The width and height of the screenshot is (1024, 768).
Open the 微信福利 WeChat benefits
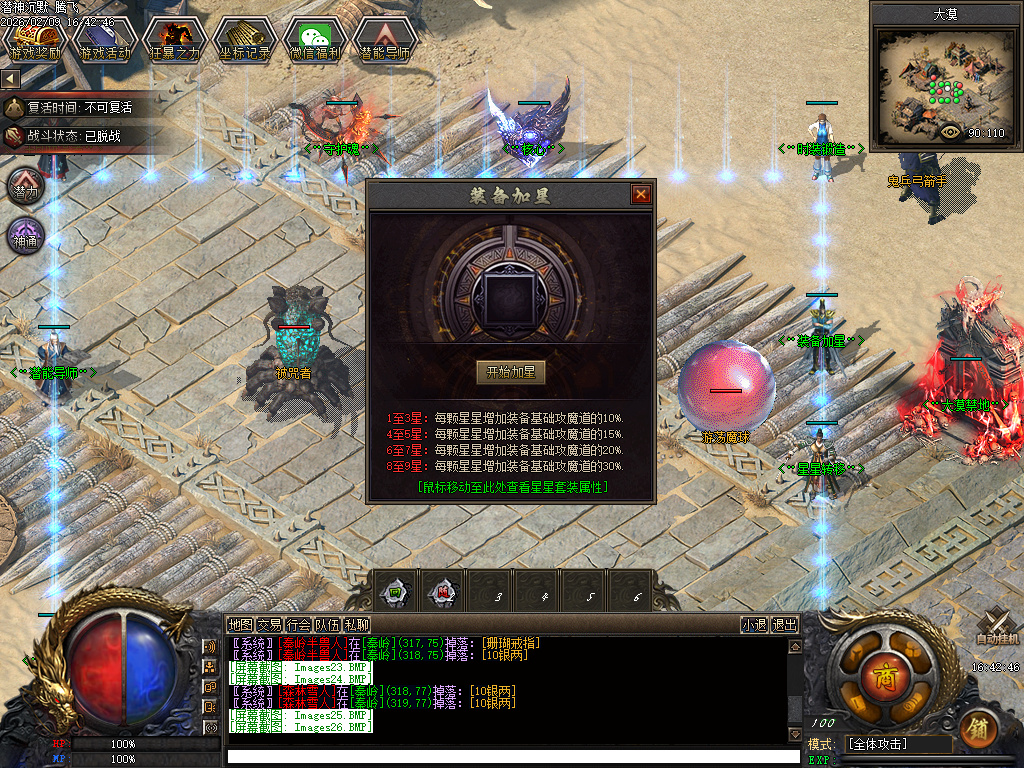click(x=315, y=40)
